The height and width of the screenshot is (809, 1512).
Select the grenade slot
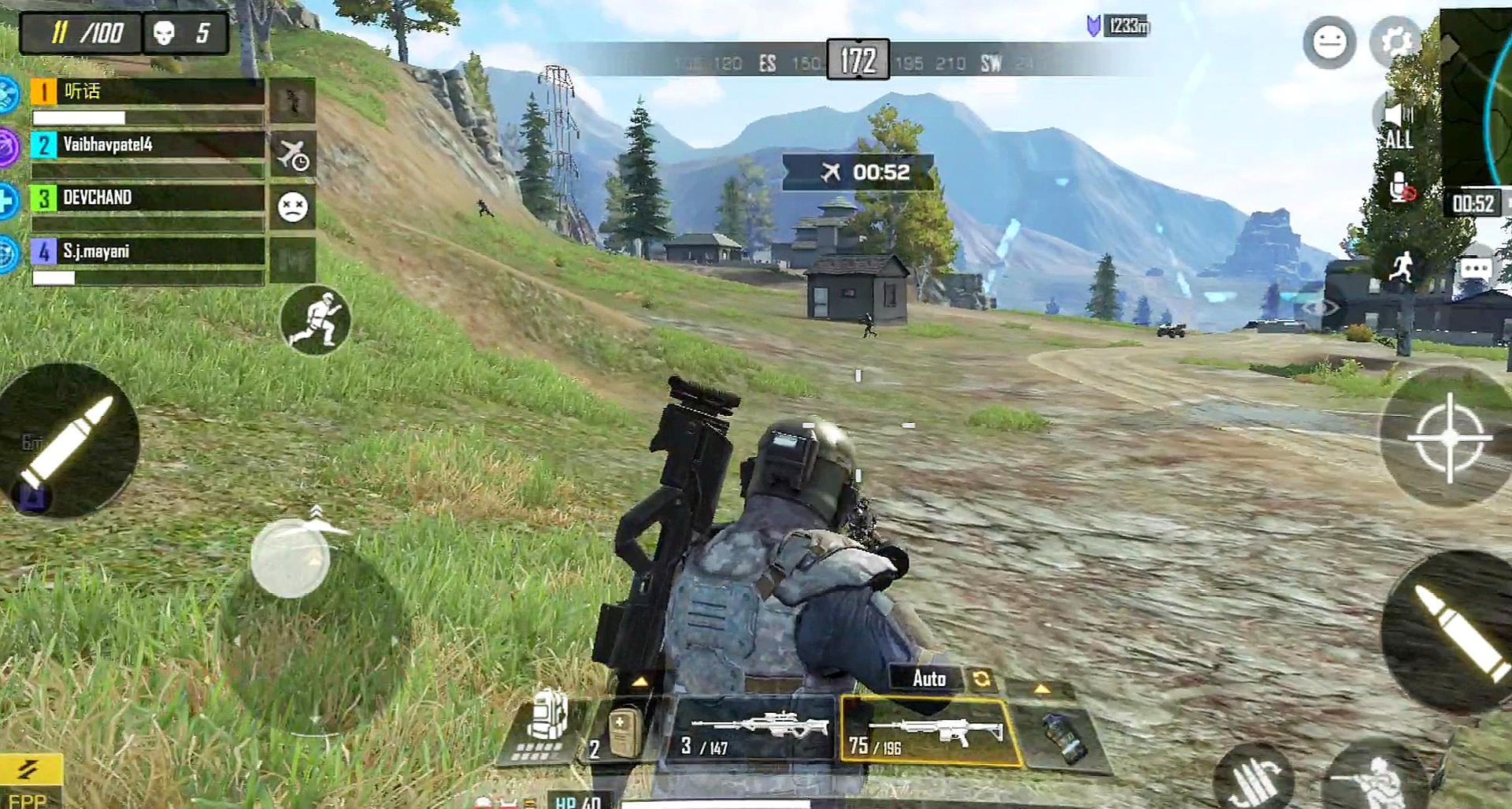click(1063, 737)
